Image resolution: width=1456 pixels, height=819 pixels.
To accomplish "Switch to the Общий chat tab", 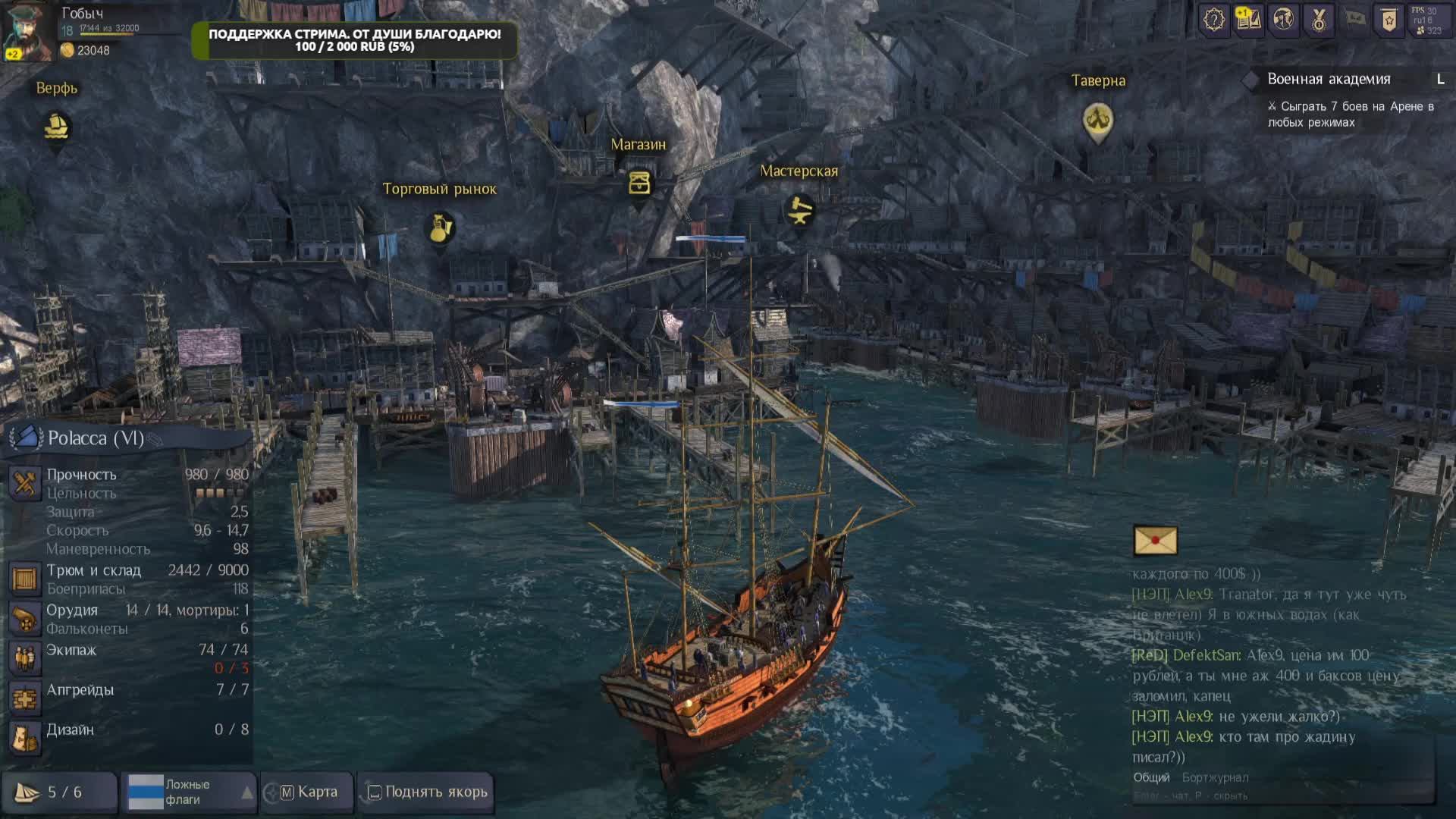I will click(1151, 777).
